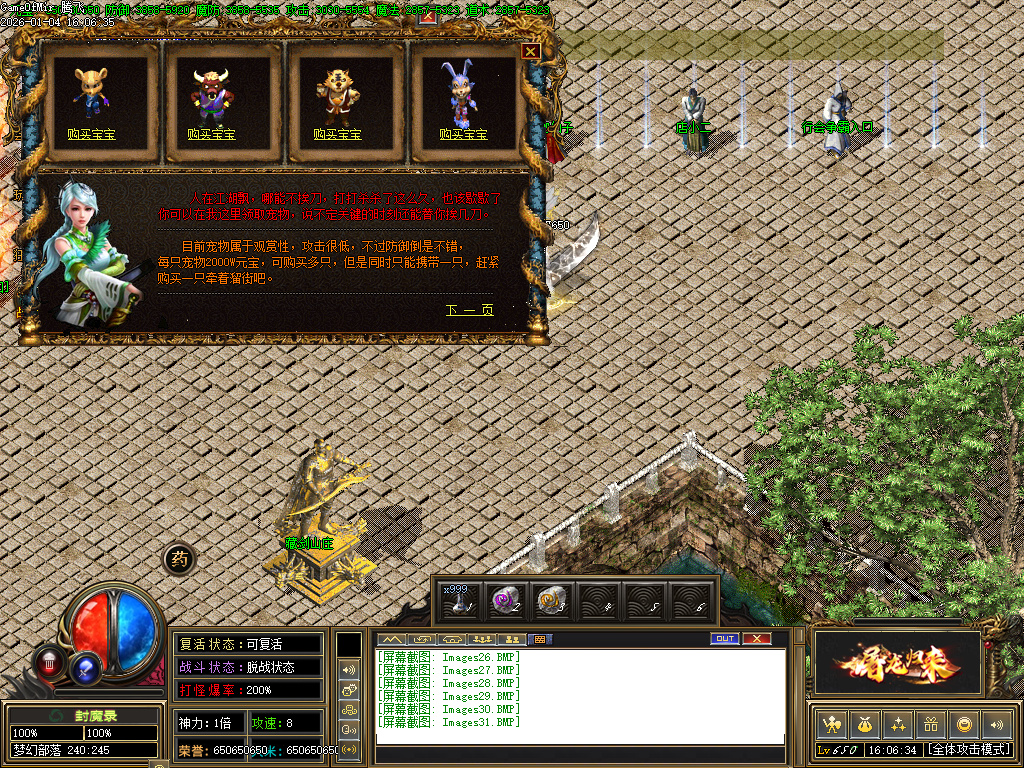
Task: Buy the rabbit pet baby
Action: pyautogui.click(x=463, y=134)
